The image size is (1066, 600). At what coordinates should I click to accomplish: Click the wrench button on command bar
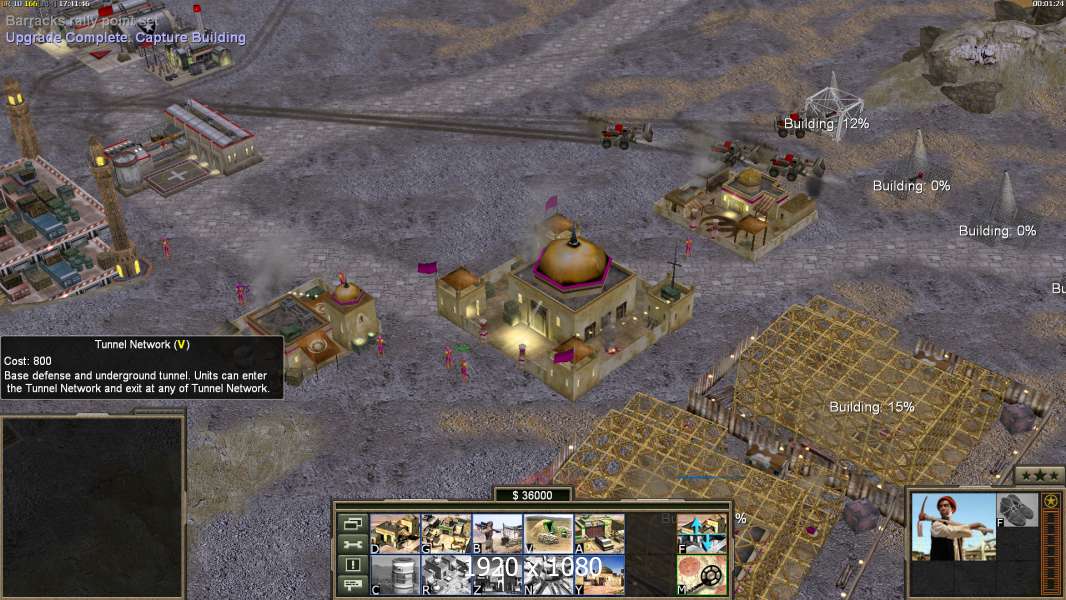353,544
